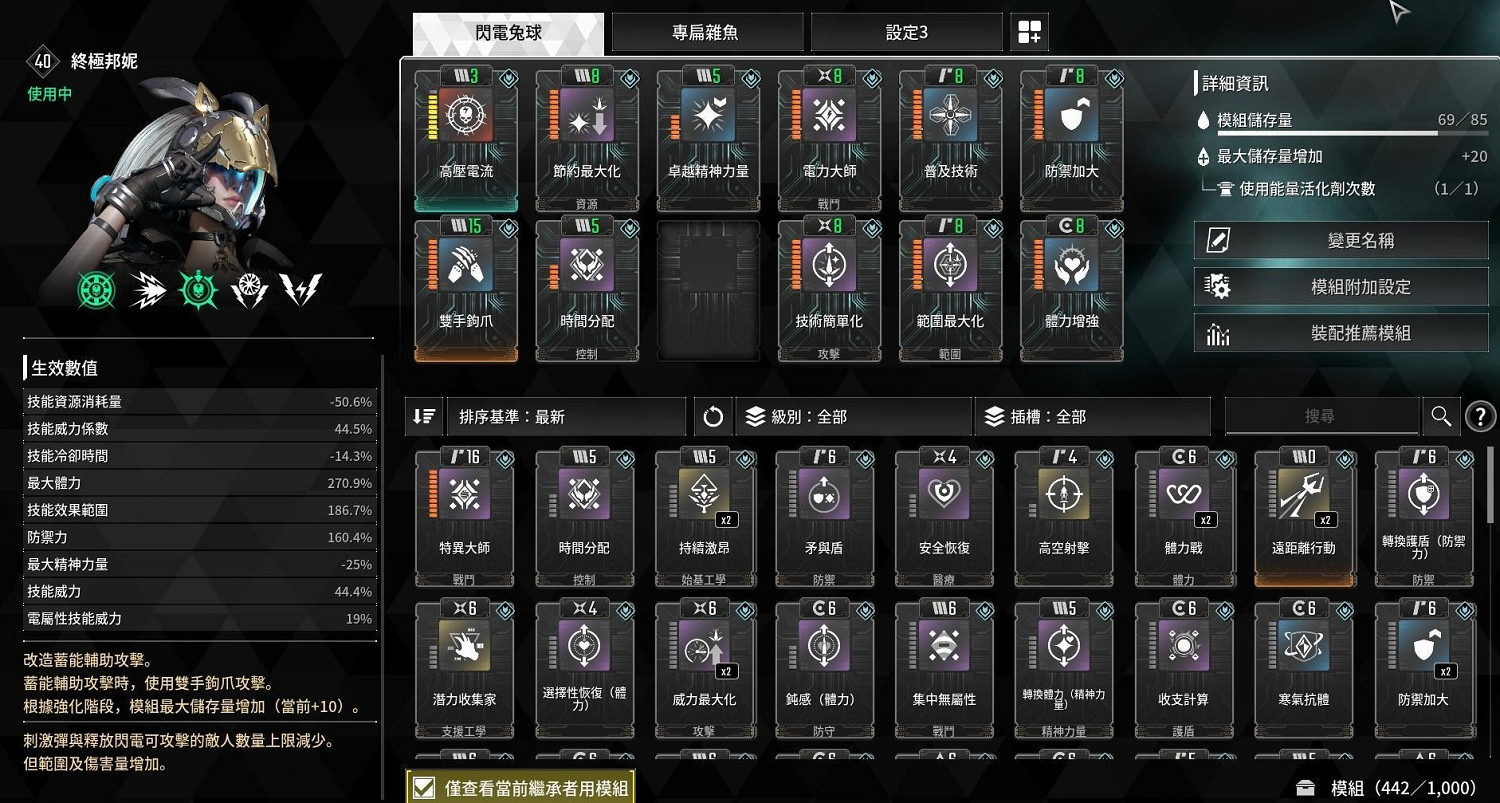Select the green circular skill icon under the portrait

point(96,289)
